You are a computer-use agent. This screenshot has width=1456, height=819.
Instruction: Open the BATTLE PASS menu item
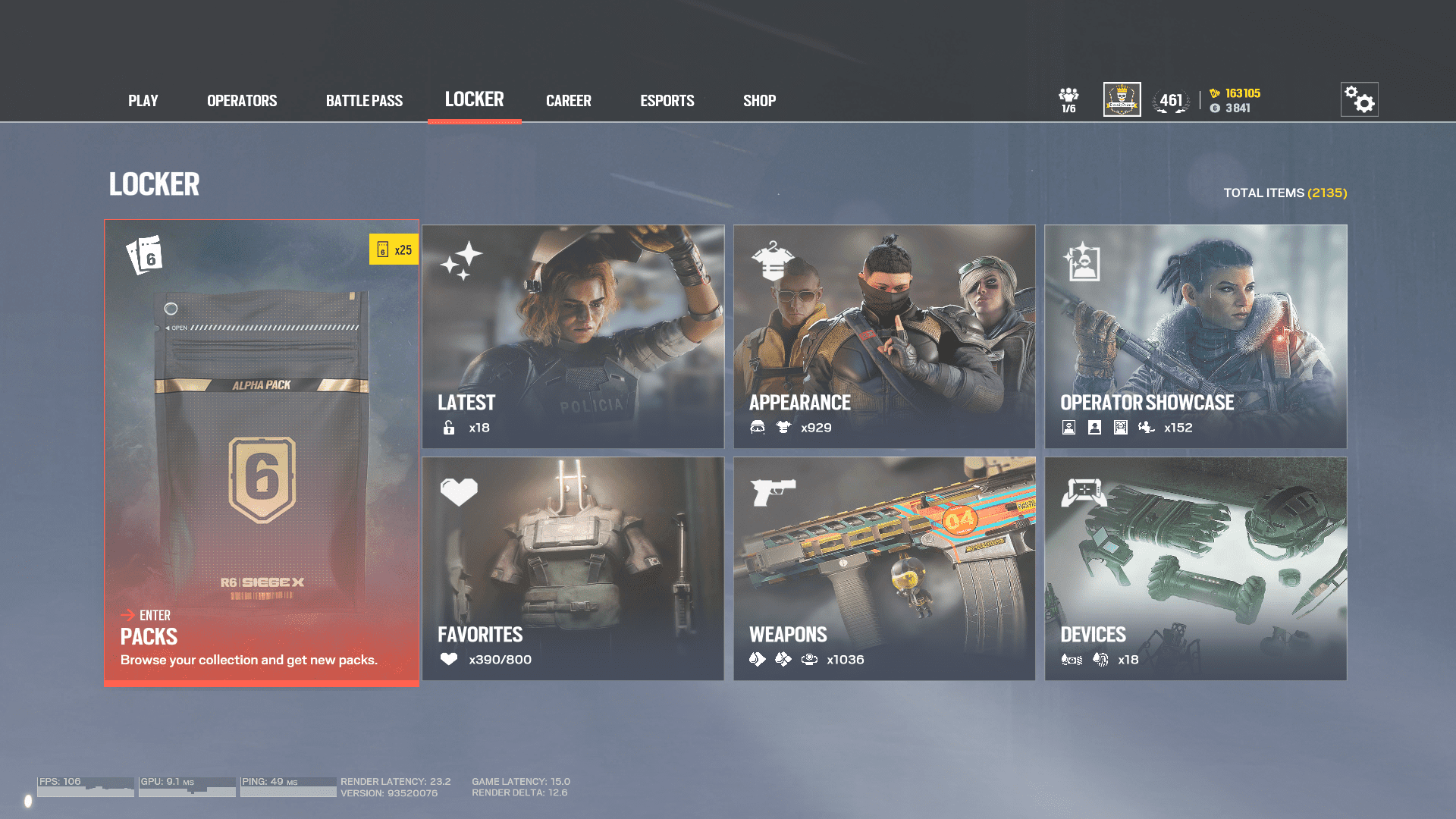click(364, 100)
